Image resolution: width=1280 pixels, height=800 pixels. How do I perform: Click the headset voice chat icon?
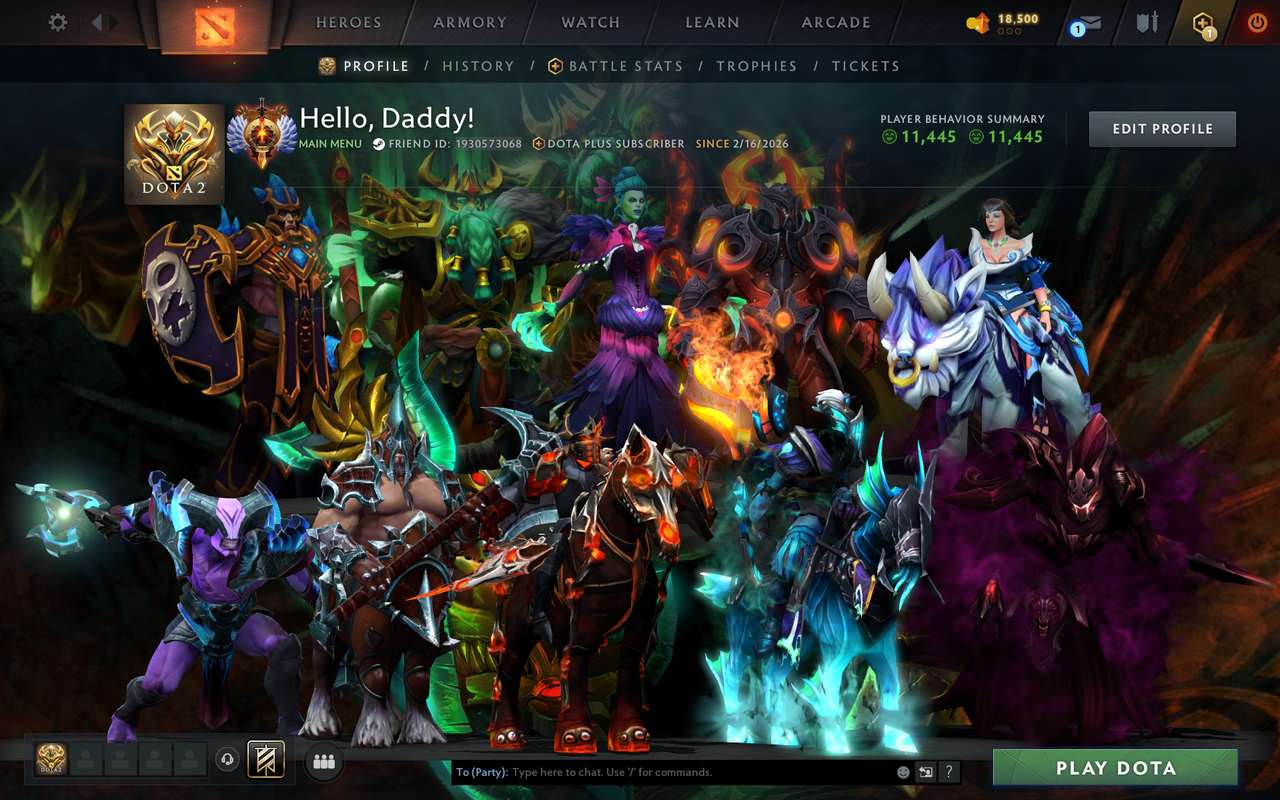tap(229, 761)
